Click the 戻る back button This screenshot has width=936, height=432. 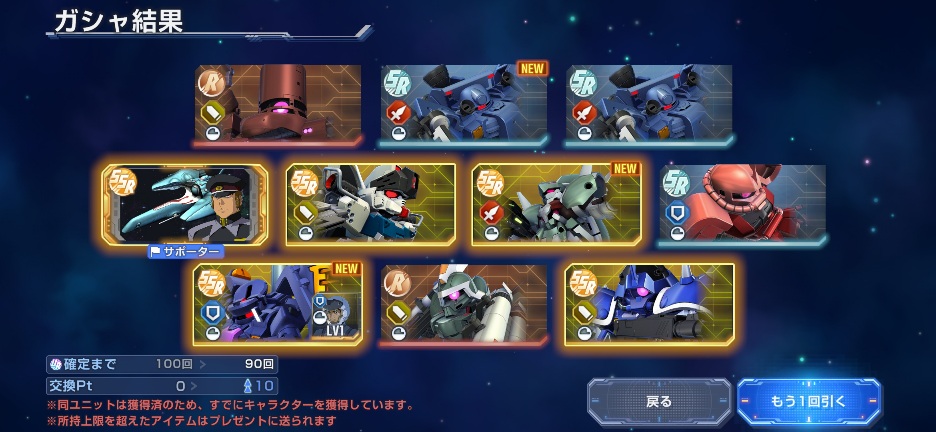pos(659,401)
